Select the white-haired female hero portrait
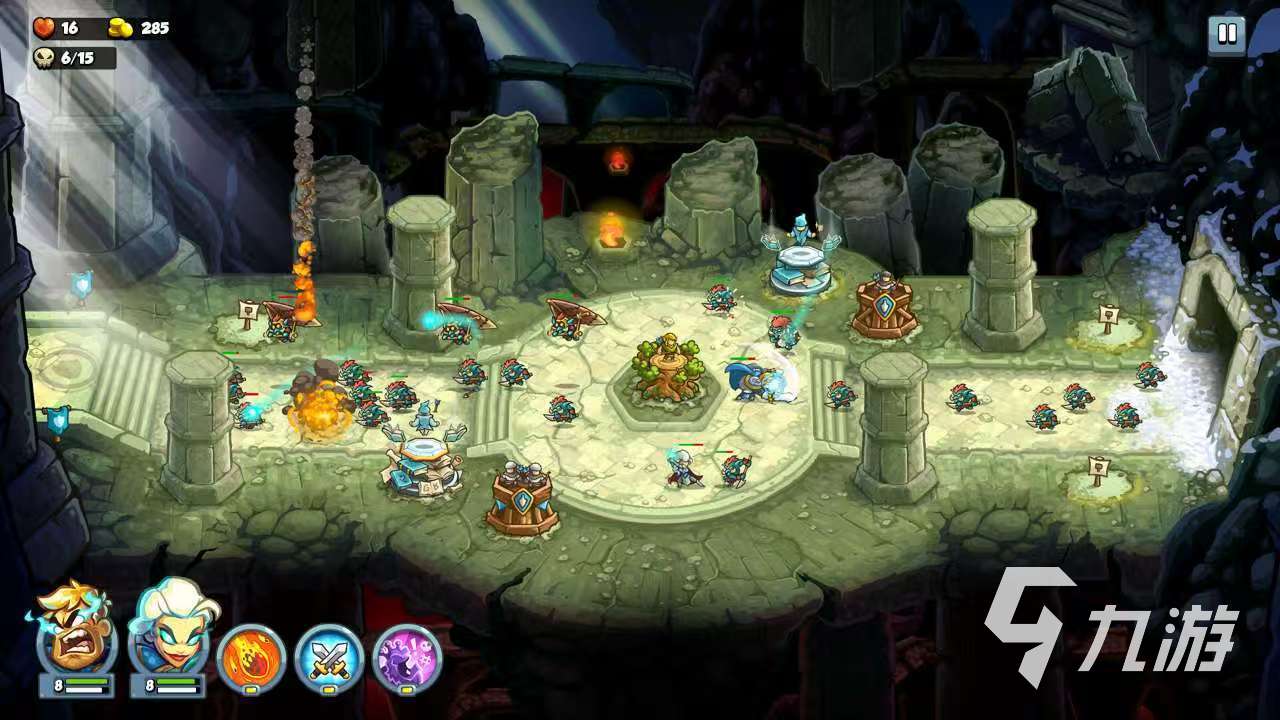Image resolution: width=1280 pixels, height=720 pixels. tap(166, 633)
